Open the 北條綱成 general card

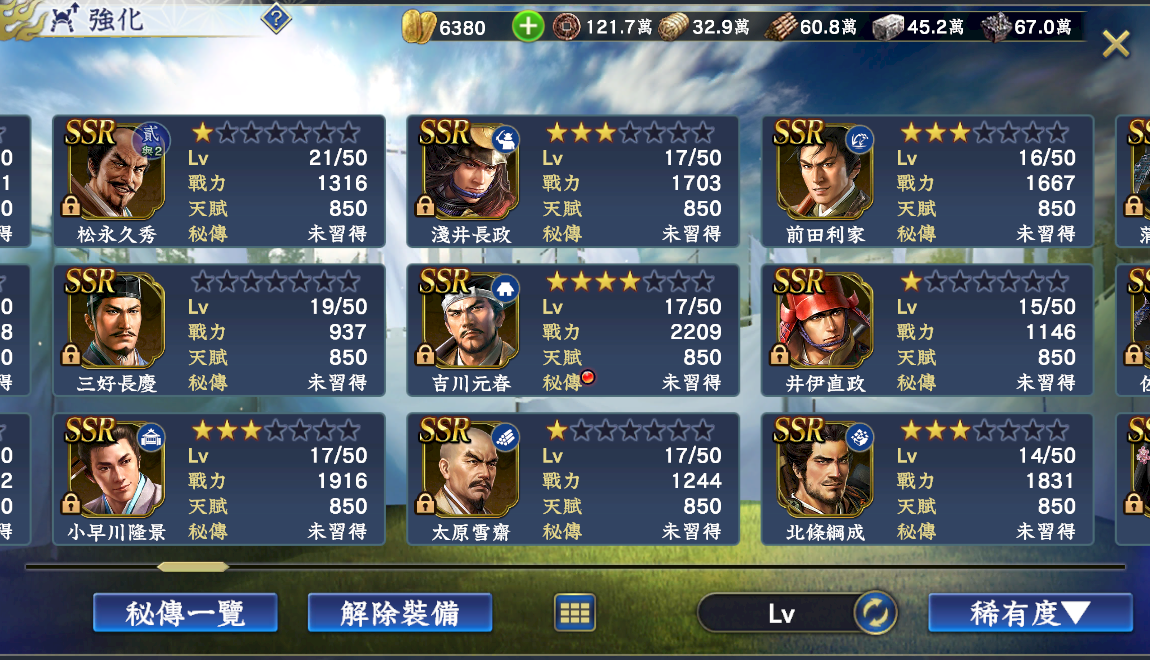tap(927, 479)
